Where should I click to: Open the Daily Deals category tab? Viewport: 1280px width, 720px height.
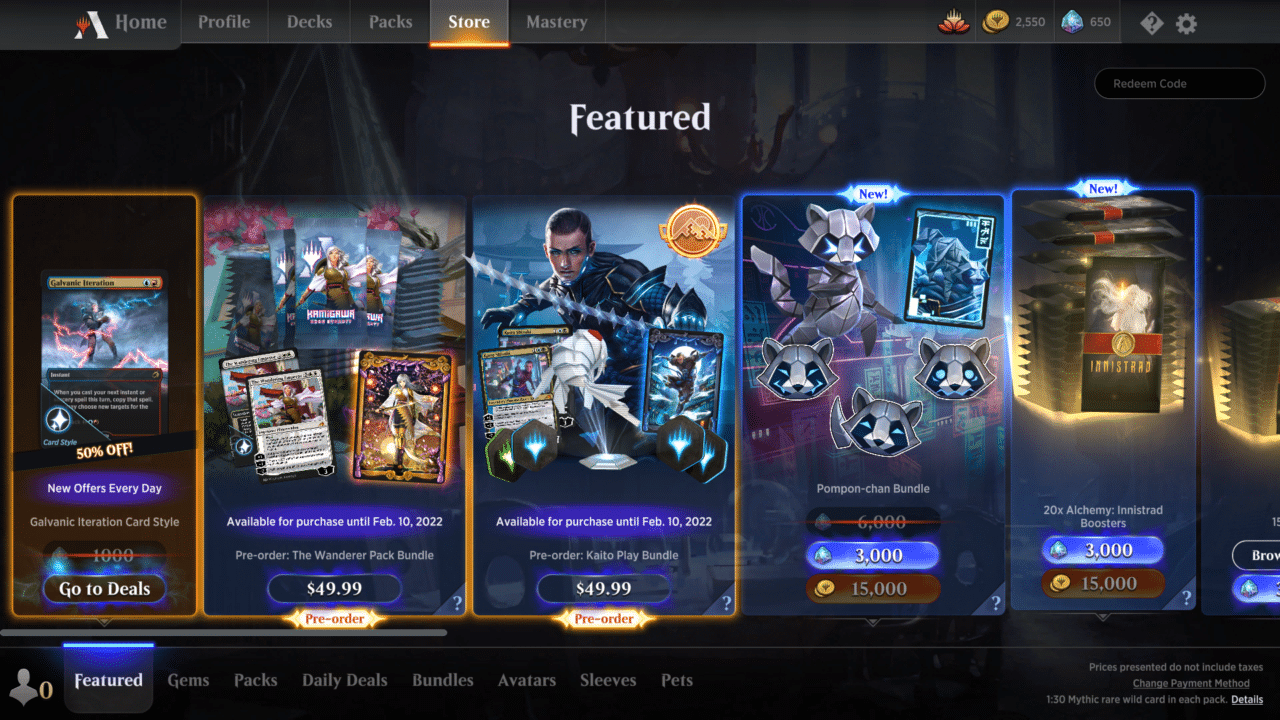pos(344,680)
